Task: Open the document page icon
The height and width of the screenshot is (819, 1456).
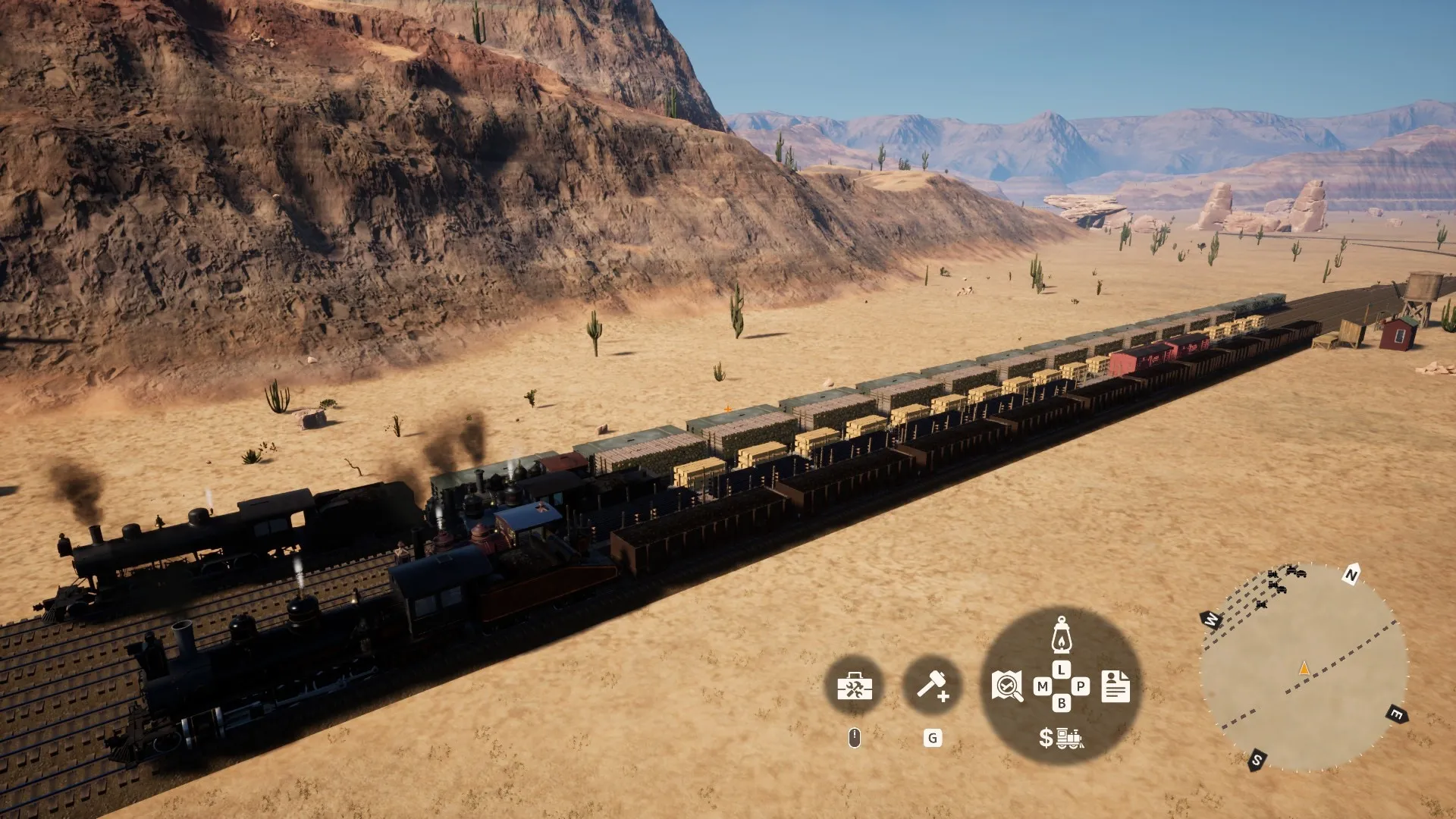Action: [x=1116, y=686]
